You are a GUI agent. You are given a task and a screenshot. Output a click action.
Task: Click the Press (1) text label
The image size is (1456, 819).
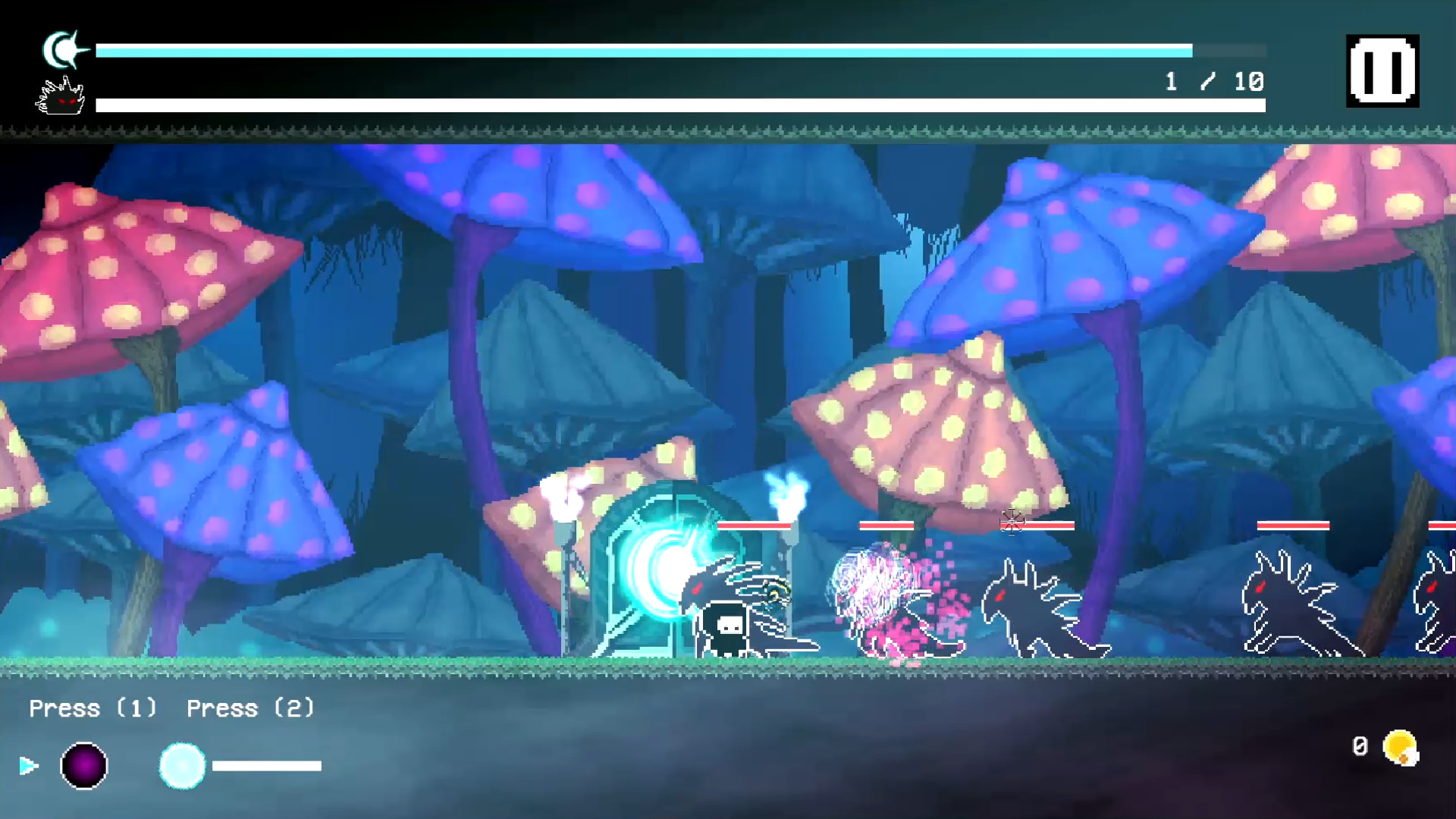coord(93,708)
